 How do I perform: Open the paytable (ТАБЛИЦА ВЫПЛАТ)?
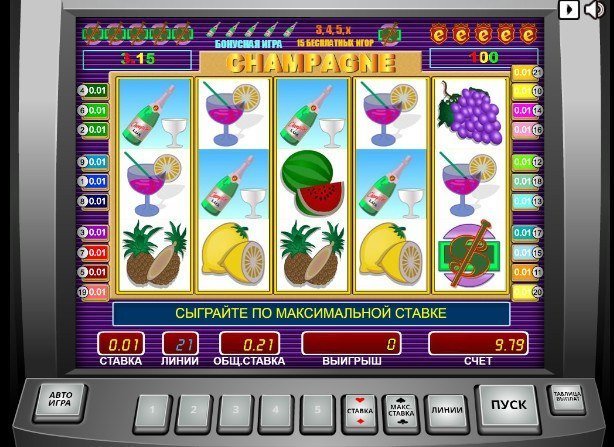(x=567, y=401)
